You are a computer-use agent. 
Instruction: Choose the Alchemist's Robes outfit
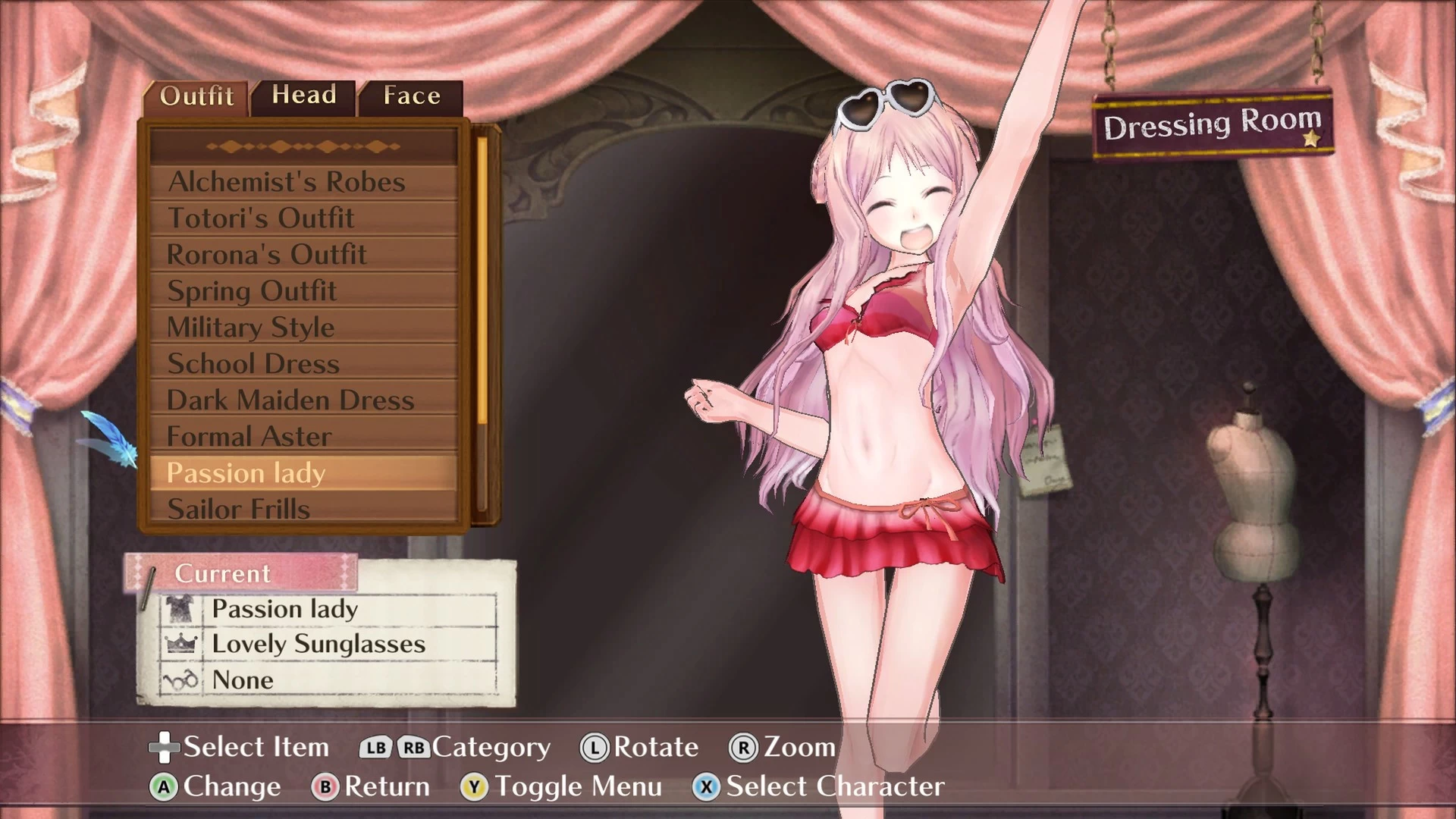pyautogui.click(x=287, y=182)
